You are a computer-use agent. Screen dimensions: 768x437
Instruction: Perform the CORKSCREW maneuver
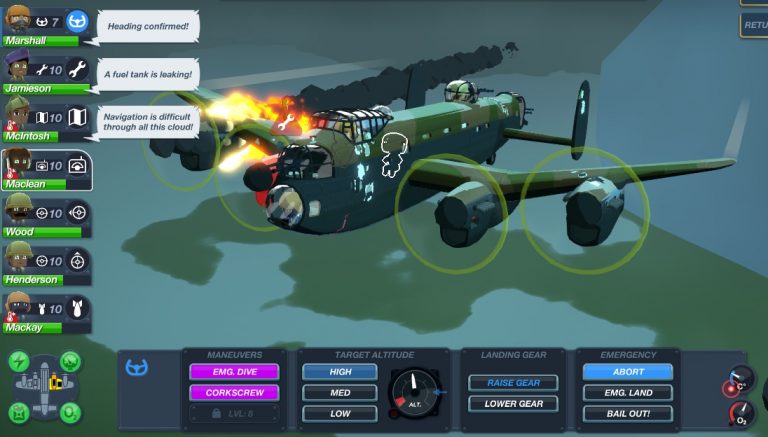[233, 392]
